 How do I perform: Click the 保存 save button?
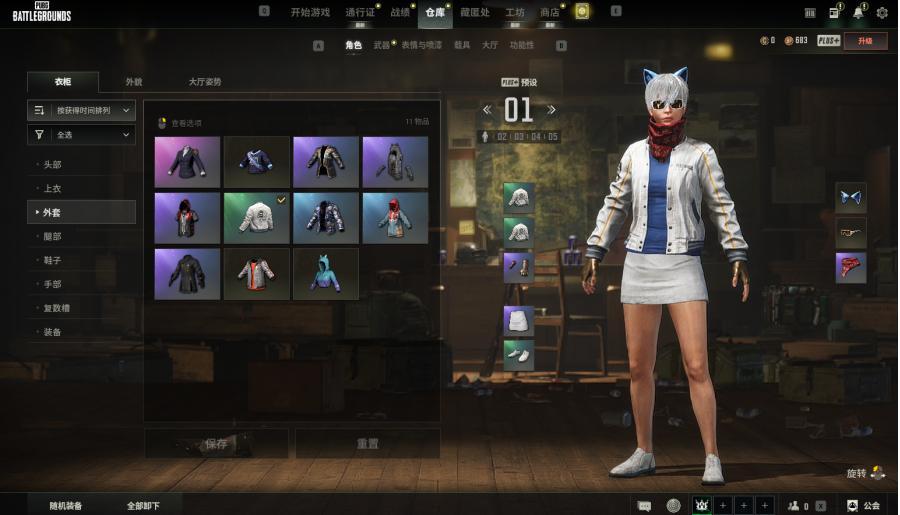pos(215,443)
